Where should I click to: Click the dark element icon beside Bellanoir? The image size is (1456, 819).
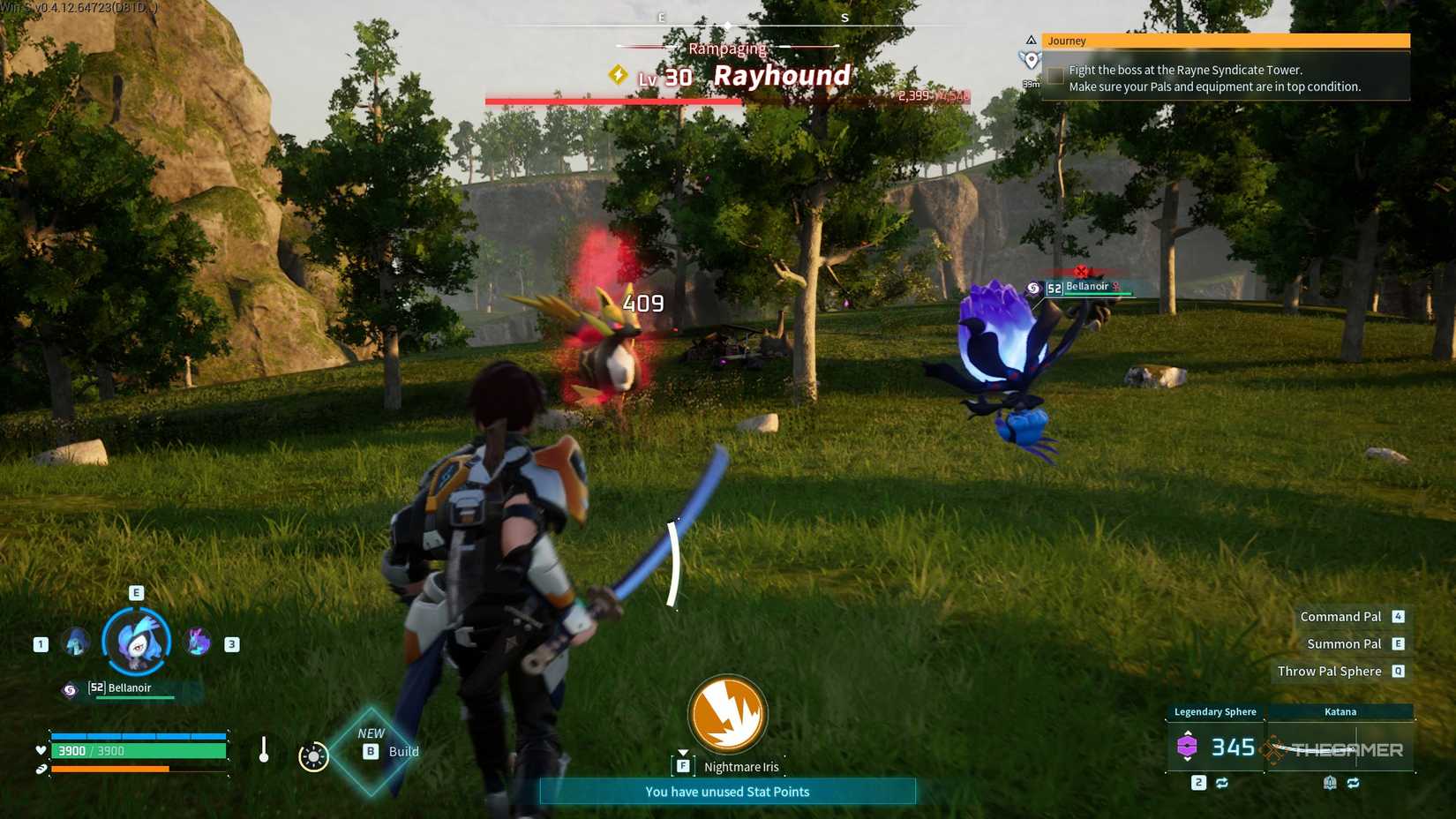point(68,688)
